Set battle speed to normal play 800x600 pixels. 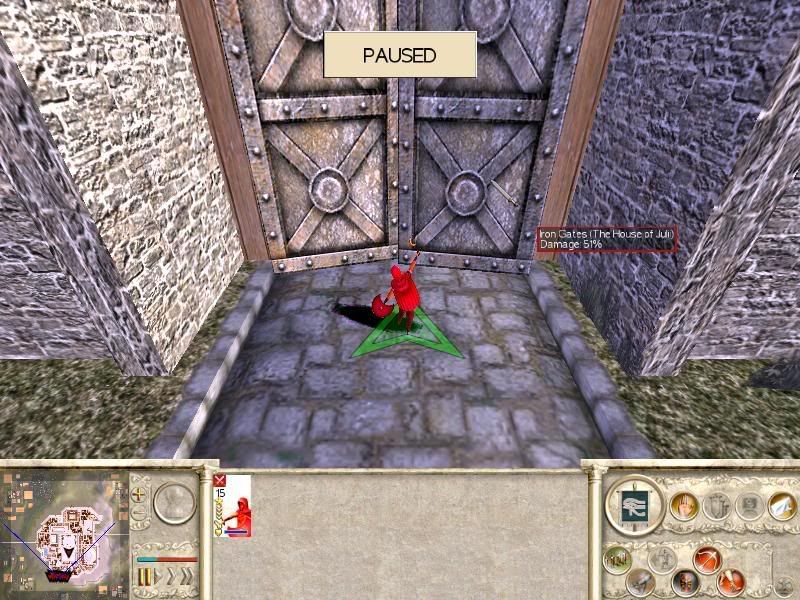click(x=158, y=577)
